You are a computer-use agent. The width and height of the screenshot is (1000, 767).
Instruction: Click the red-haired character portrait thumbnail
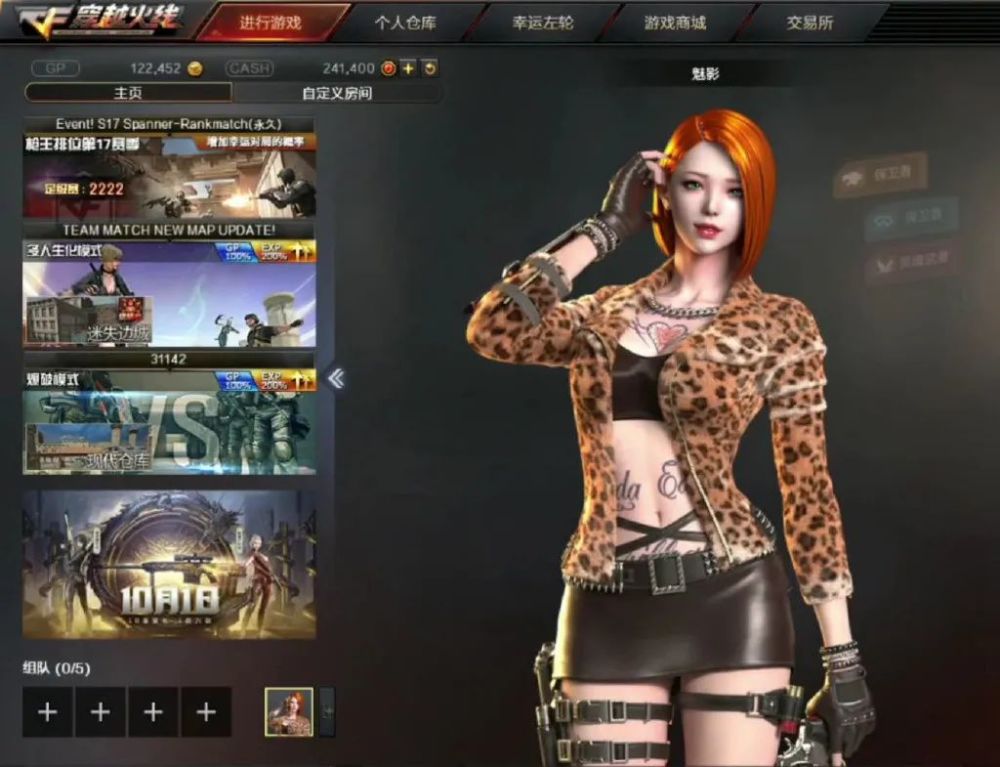(288, 712)
